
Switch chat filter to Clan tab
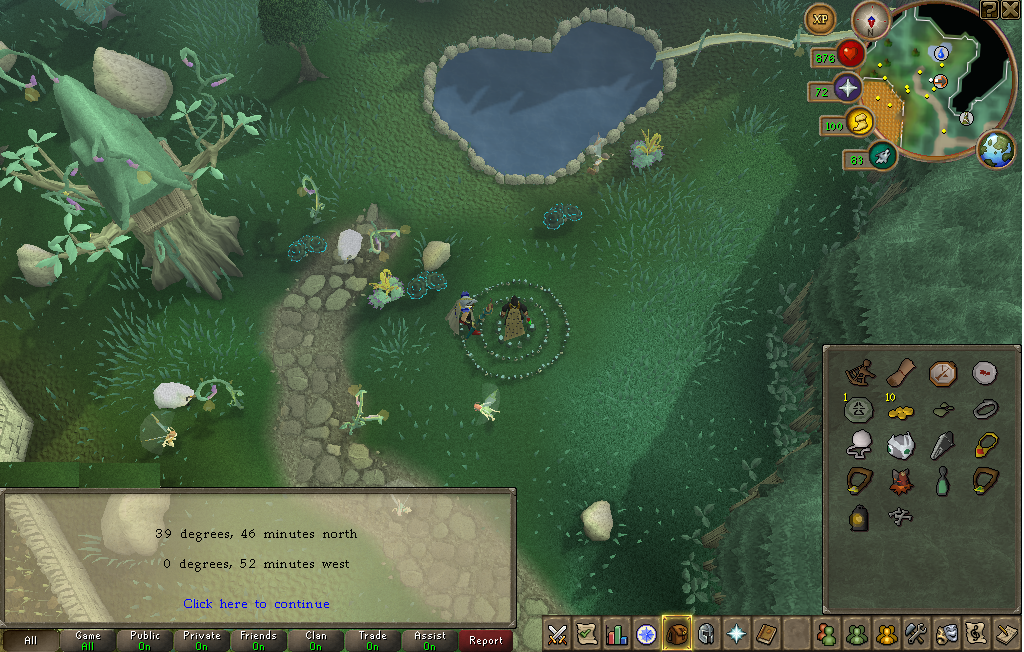click(x=316, y=640)
